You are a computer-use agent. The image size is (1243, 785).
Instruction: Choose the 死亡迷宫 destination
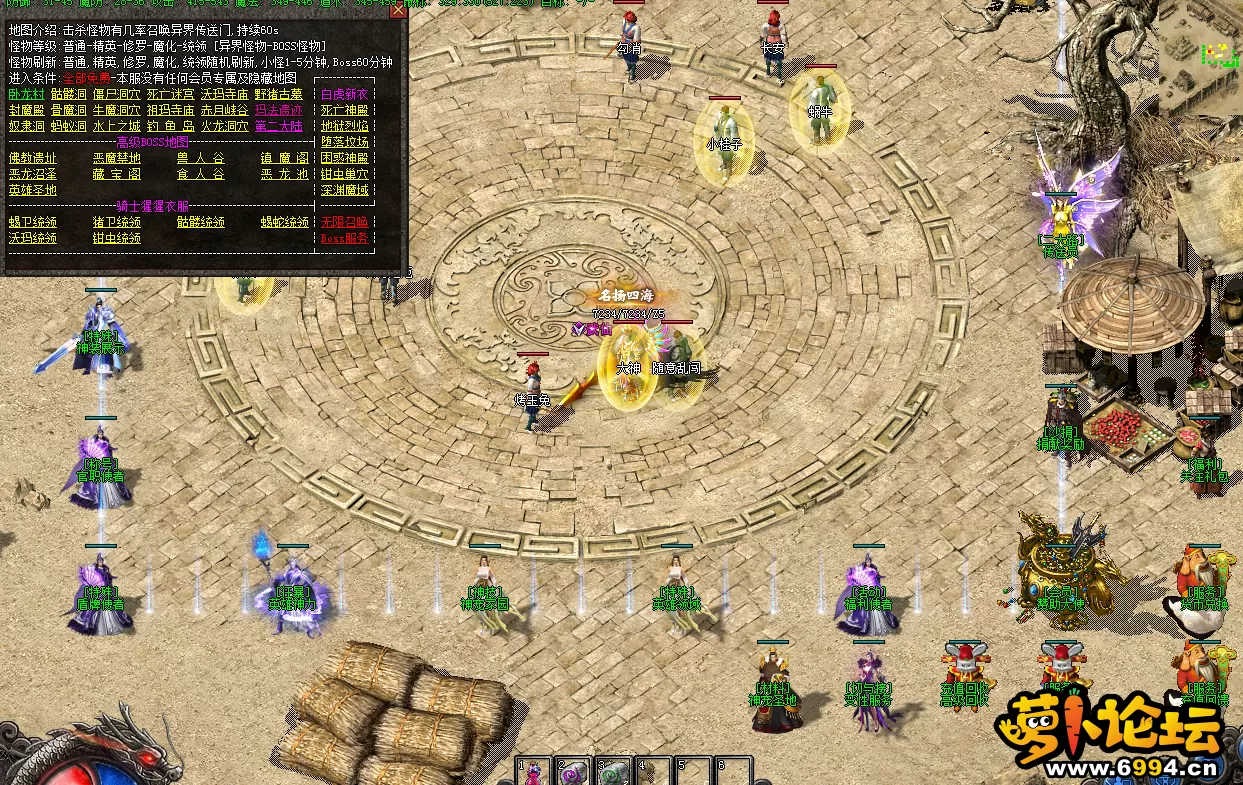pyautogui.click(x=170, y=94)
